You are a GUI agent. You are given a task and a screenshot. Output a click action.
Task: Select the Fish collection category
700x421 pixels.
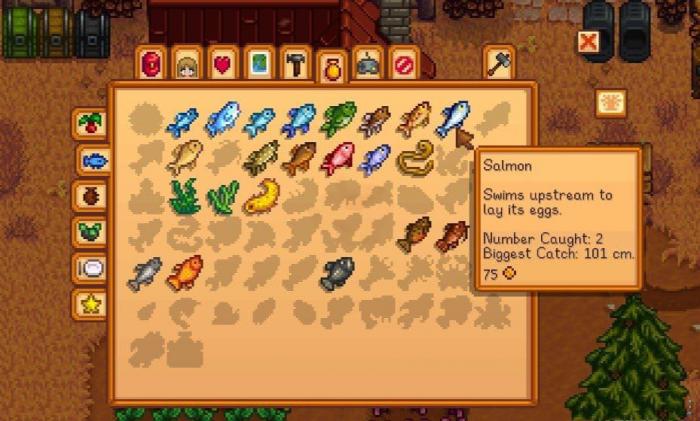[94, 160]
